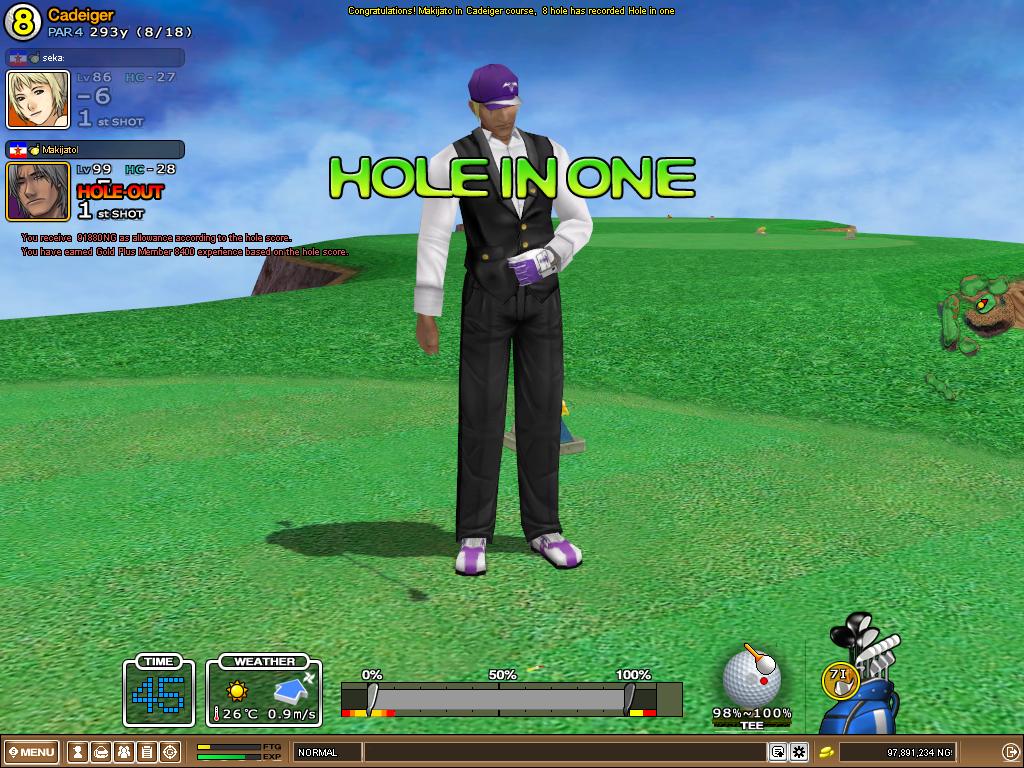1024x768 pixels.
Task: Select Makijato's player portrait
Action: coord(38,190)
